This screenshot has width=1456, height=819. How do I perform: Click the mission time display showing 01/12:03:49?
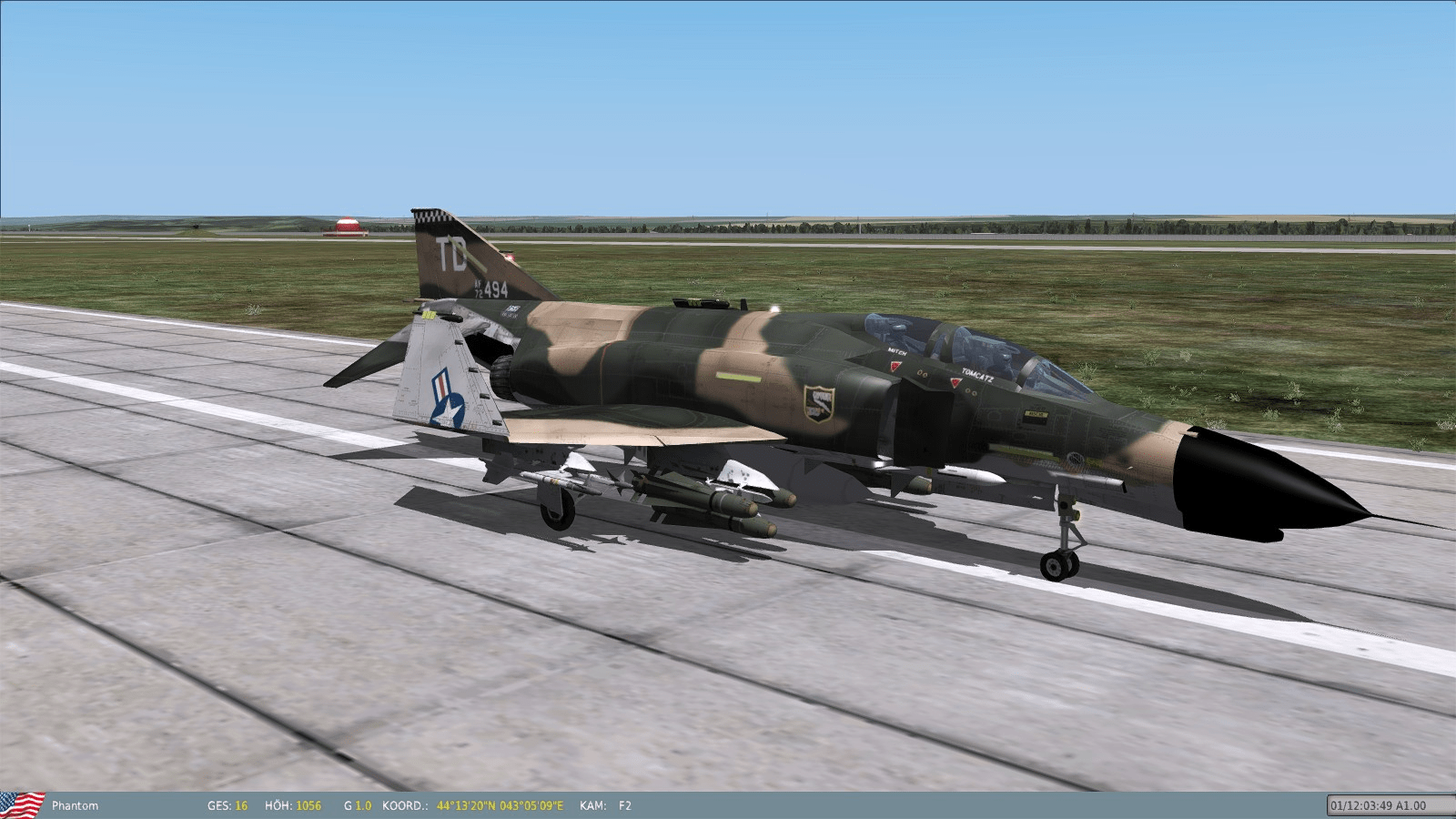(1363, 804)
